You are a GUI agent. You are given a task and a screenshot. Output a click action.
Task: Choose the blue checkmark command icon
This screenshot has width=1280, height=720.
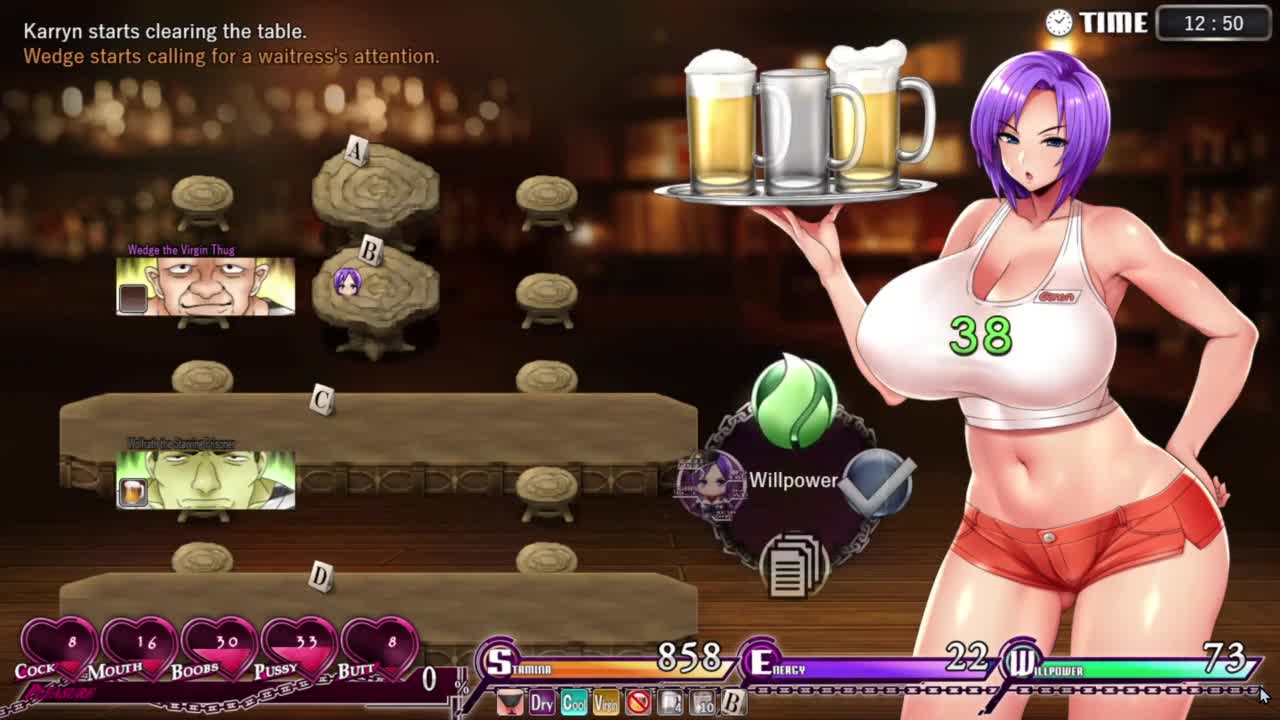pyautogui.click(x=876, y=483)
